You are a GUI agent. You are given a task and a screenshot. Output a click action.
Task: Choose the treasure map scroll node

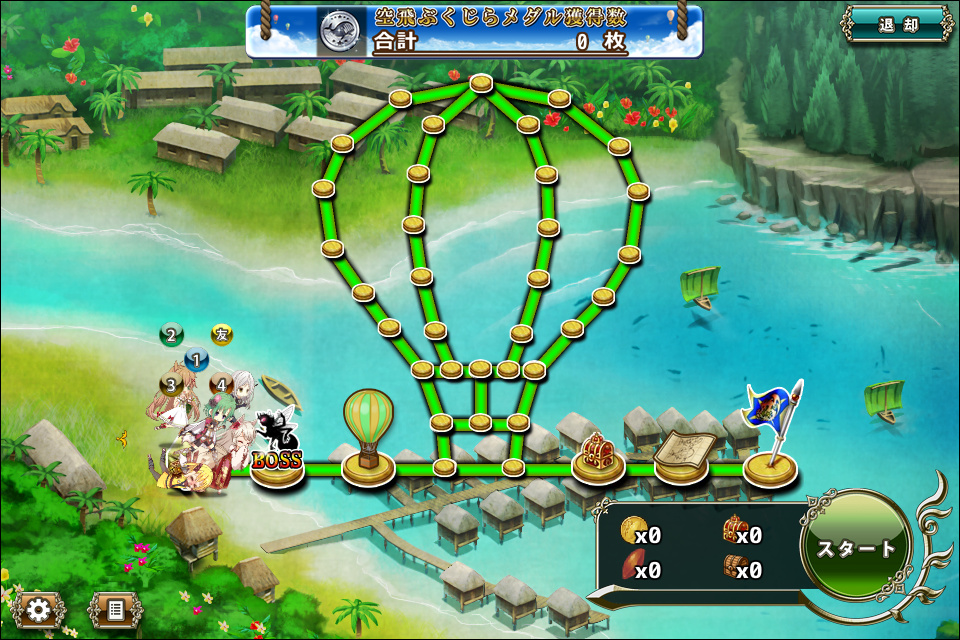[x=682, y=456]
